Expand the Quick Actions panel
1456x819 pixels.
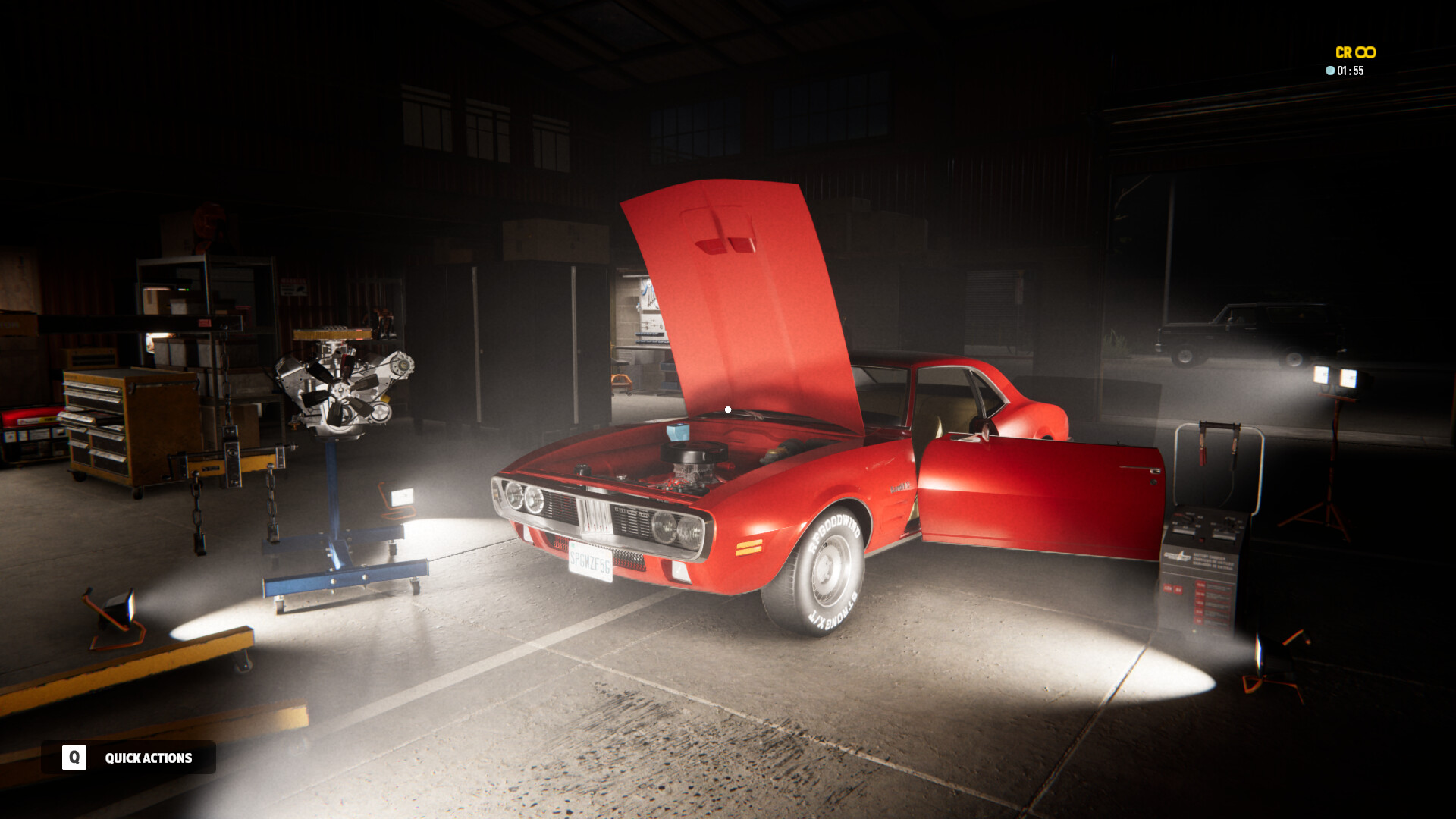point(149,757)
